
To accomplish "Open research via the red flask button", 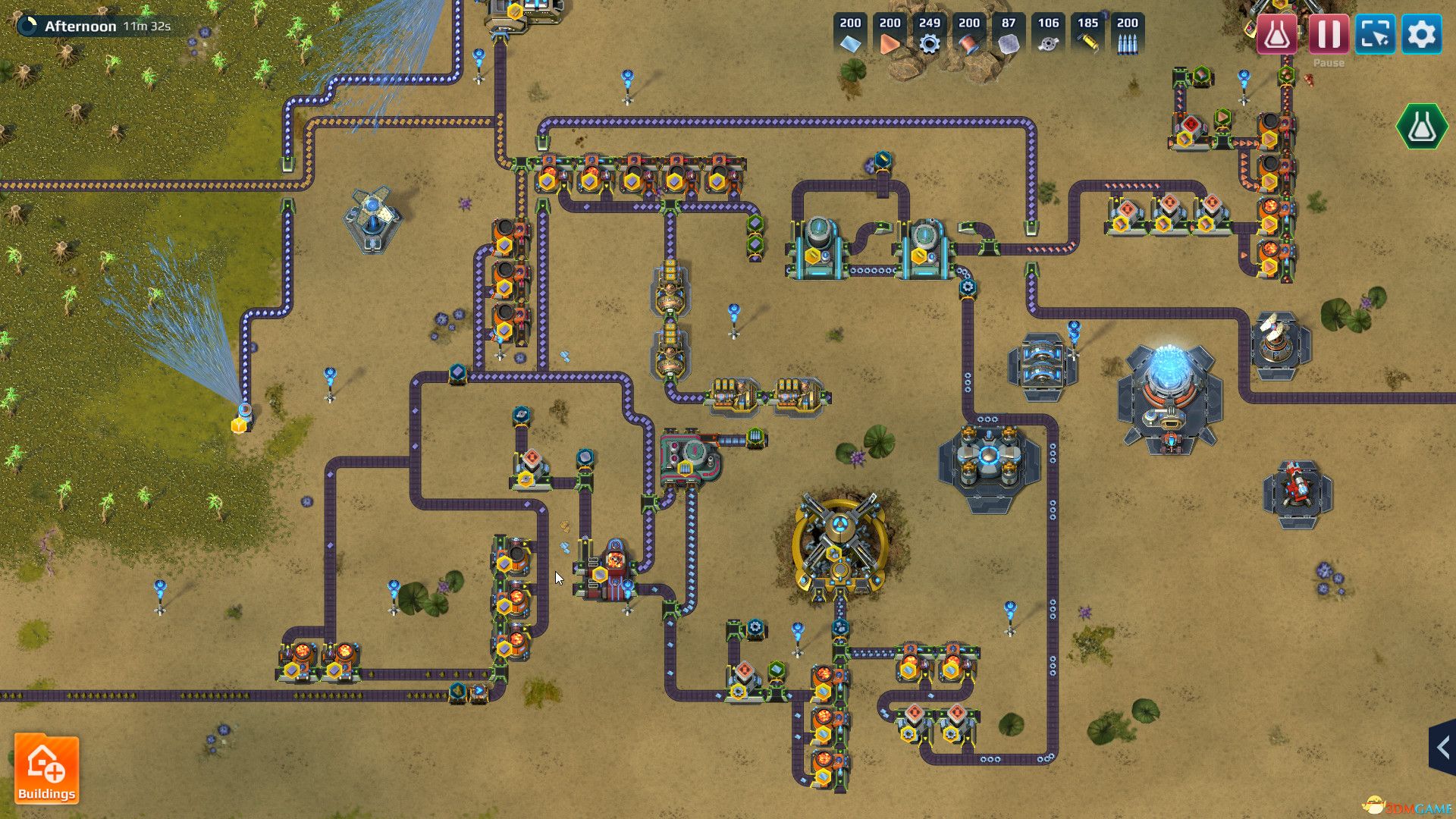I will click(x=1277, y=35).
